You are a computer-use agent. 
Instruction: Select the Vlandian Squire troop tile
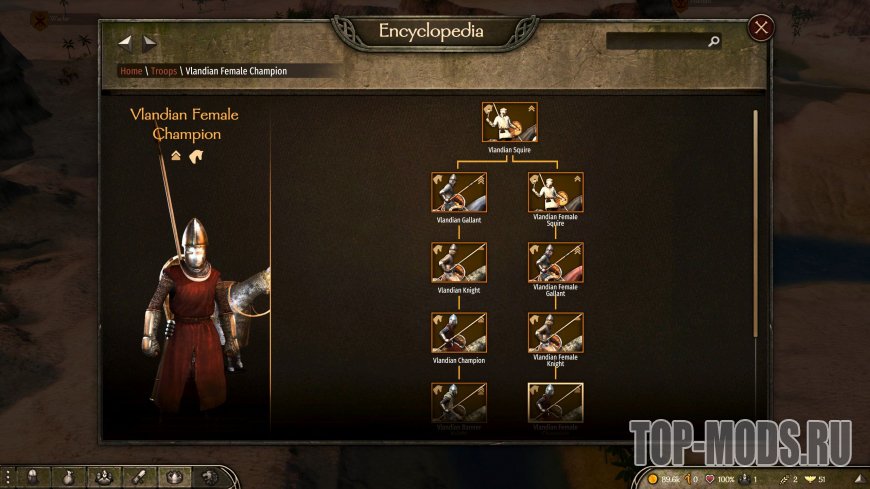pos(509,122)
